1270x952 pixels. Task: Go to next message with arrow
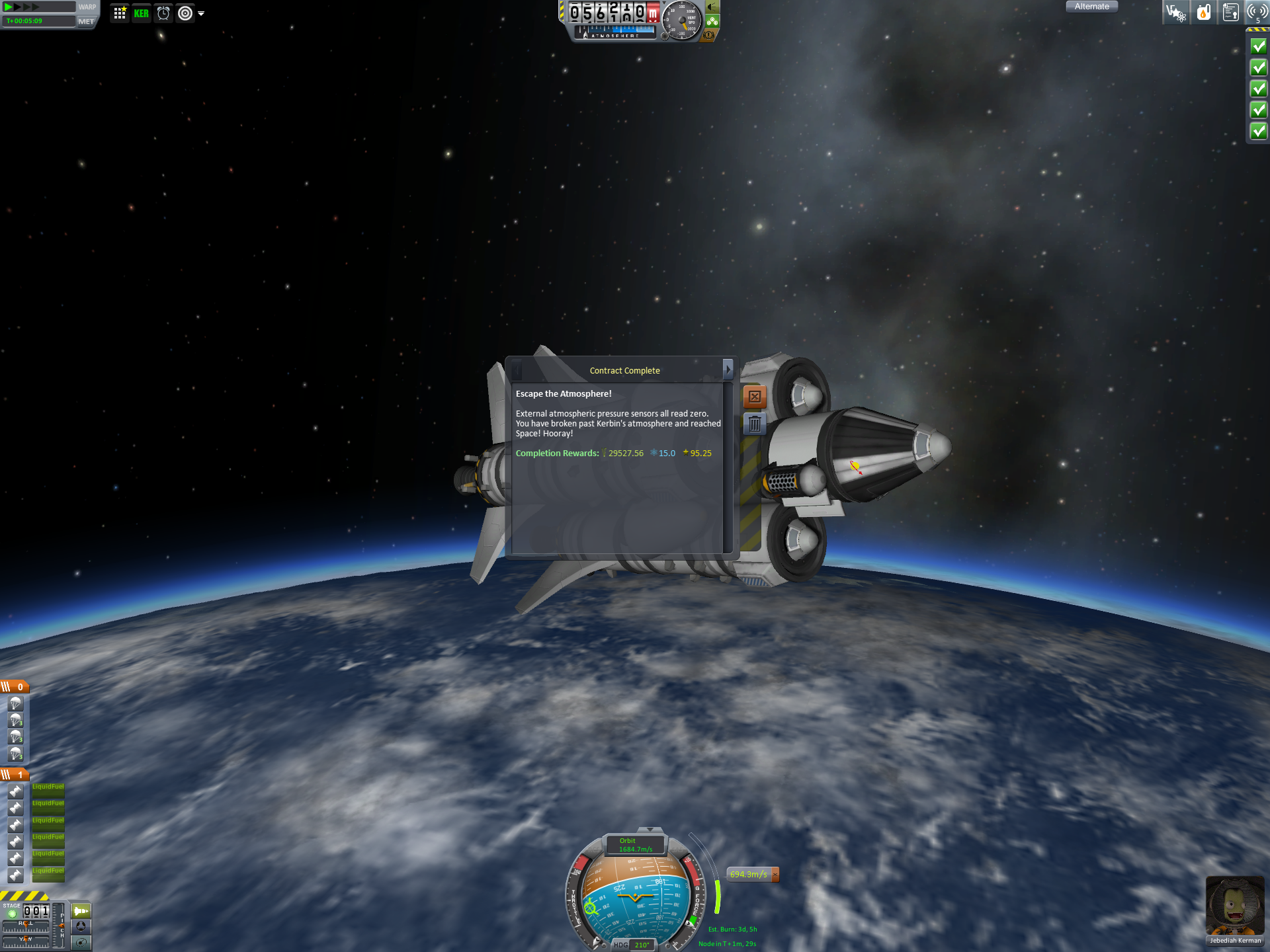[728, 370]
